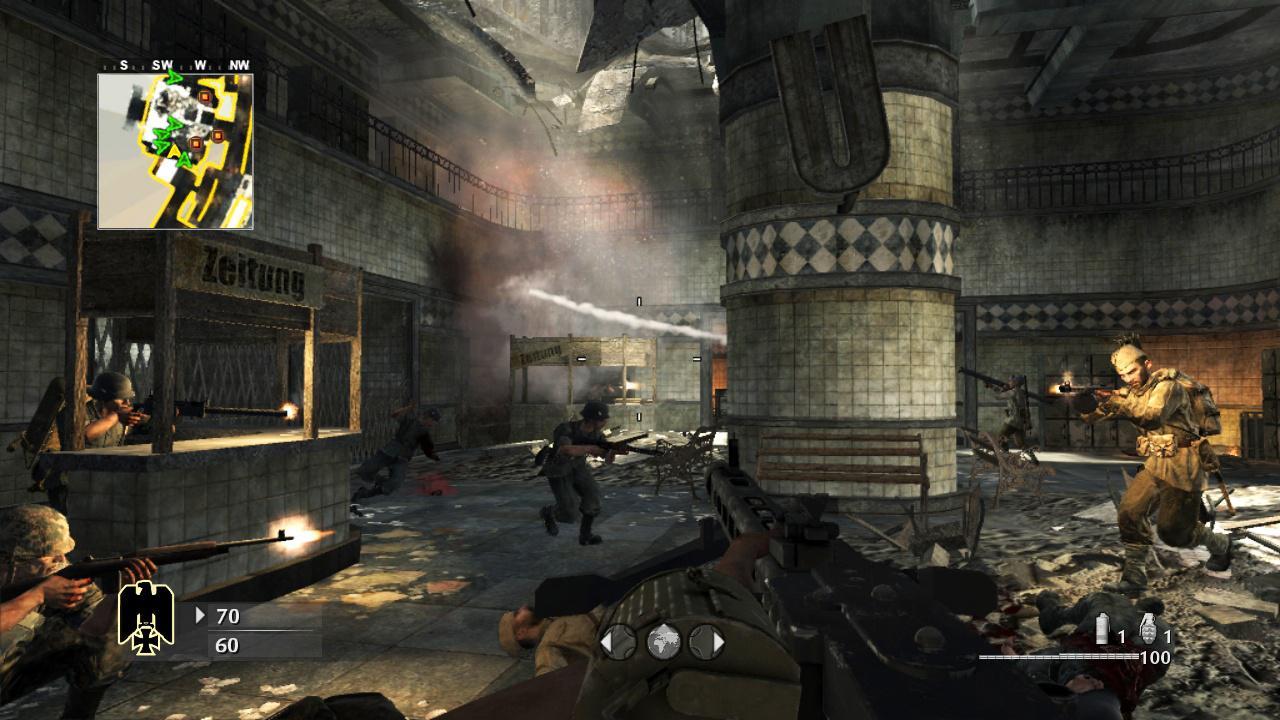Select the right arrow d-pad icon
Image resolution: width=1280 pixels, height=720 pixels.
coord(707,642)
